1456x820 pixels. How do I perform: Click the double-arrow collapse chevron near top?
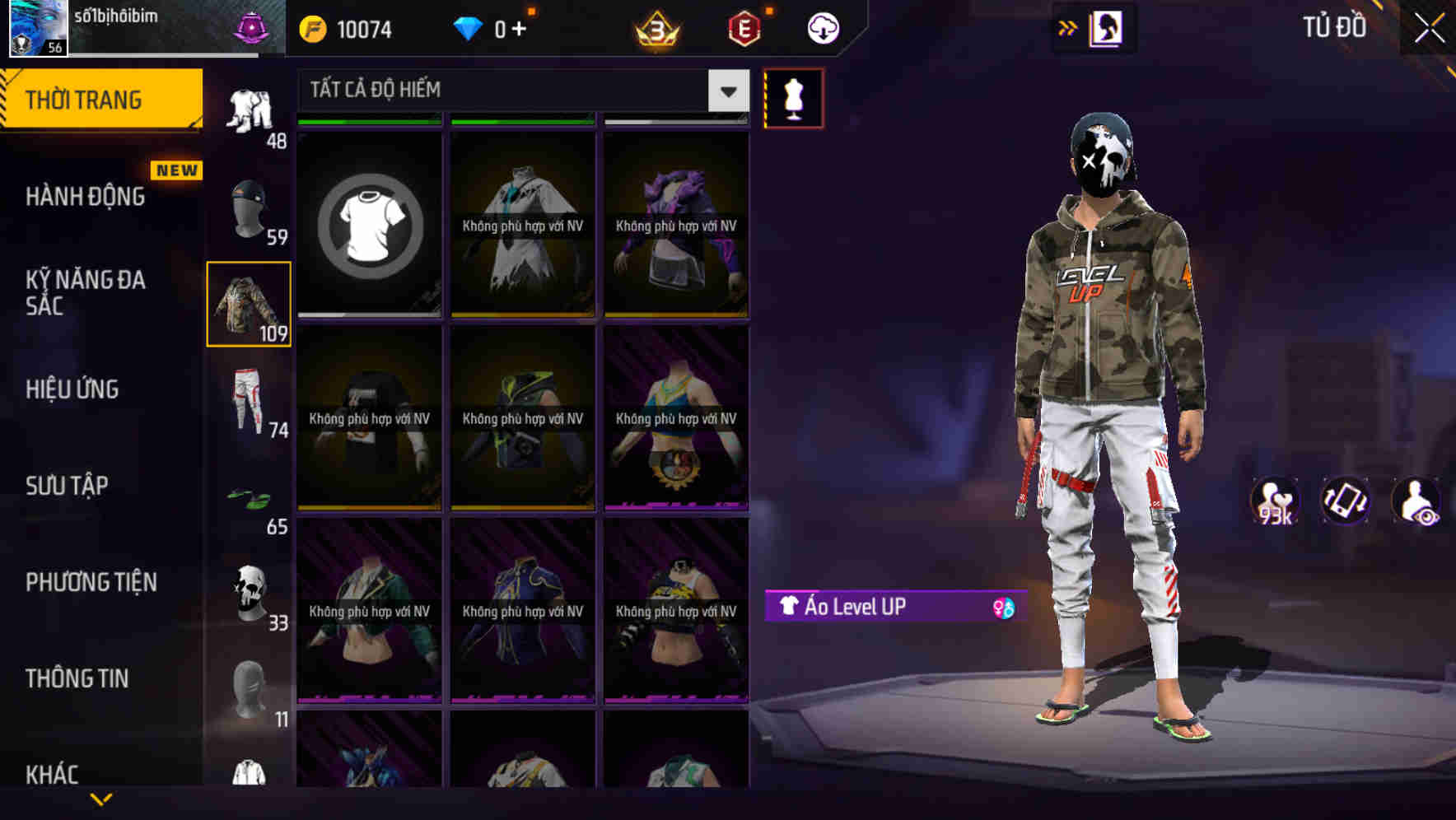1068,27
